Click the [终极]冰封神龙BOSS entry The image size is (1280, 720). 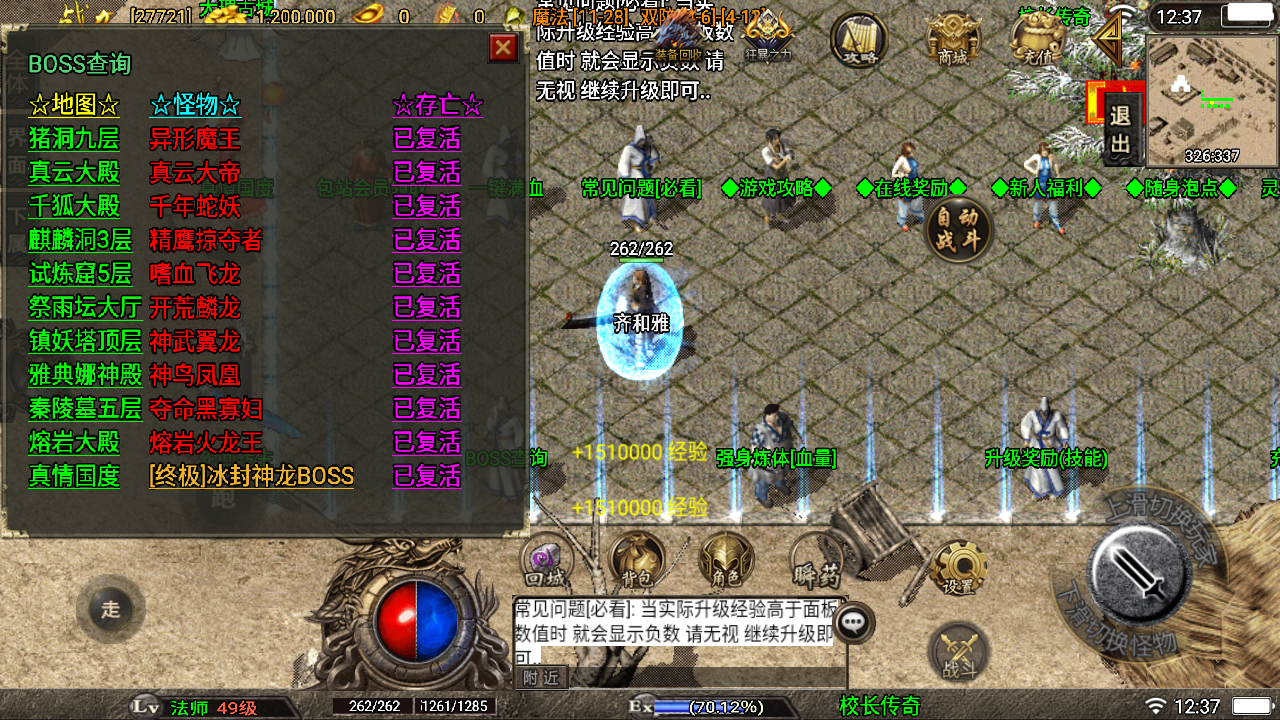click(251, 476)
